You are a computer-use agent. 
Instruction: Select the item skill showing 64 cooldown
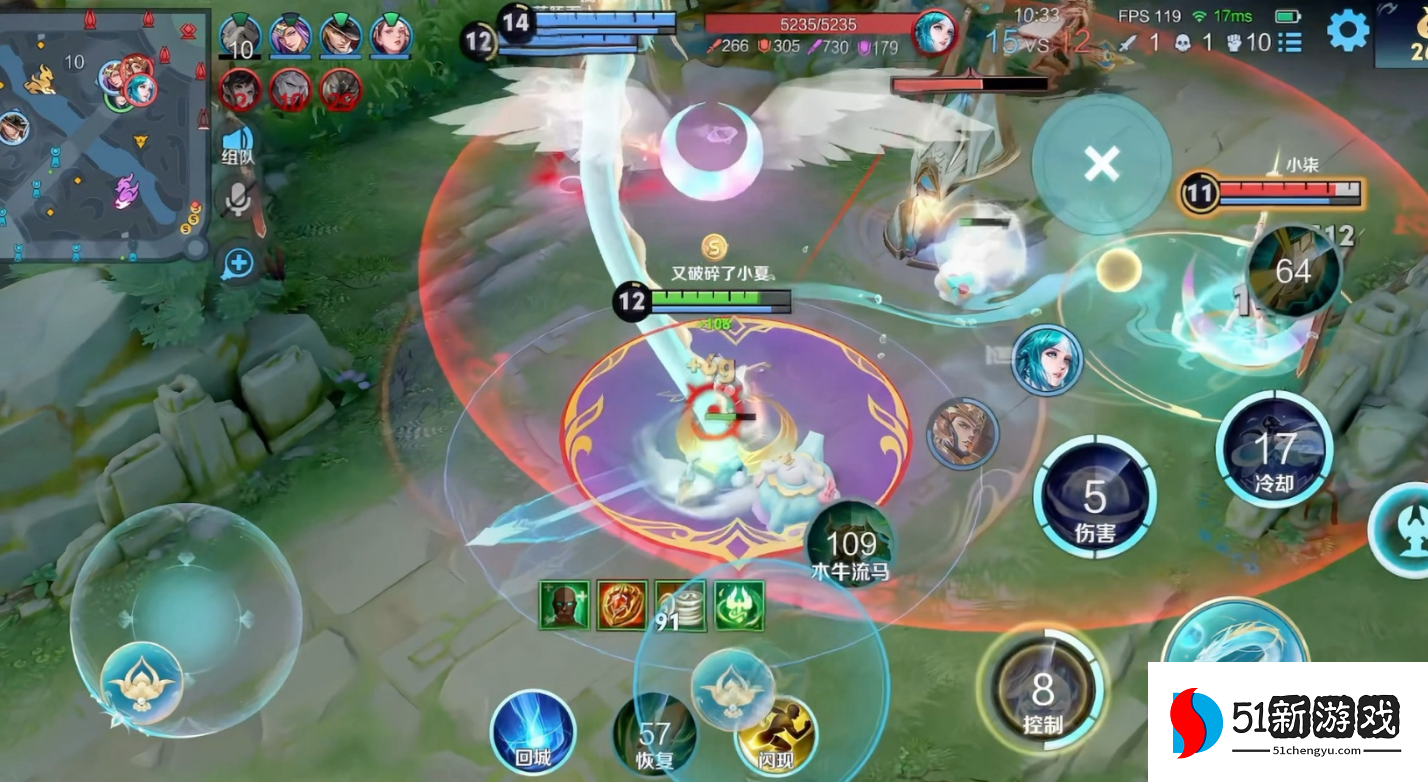(x=1293, y=272)
